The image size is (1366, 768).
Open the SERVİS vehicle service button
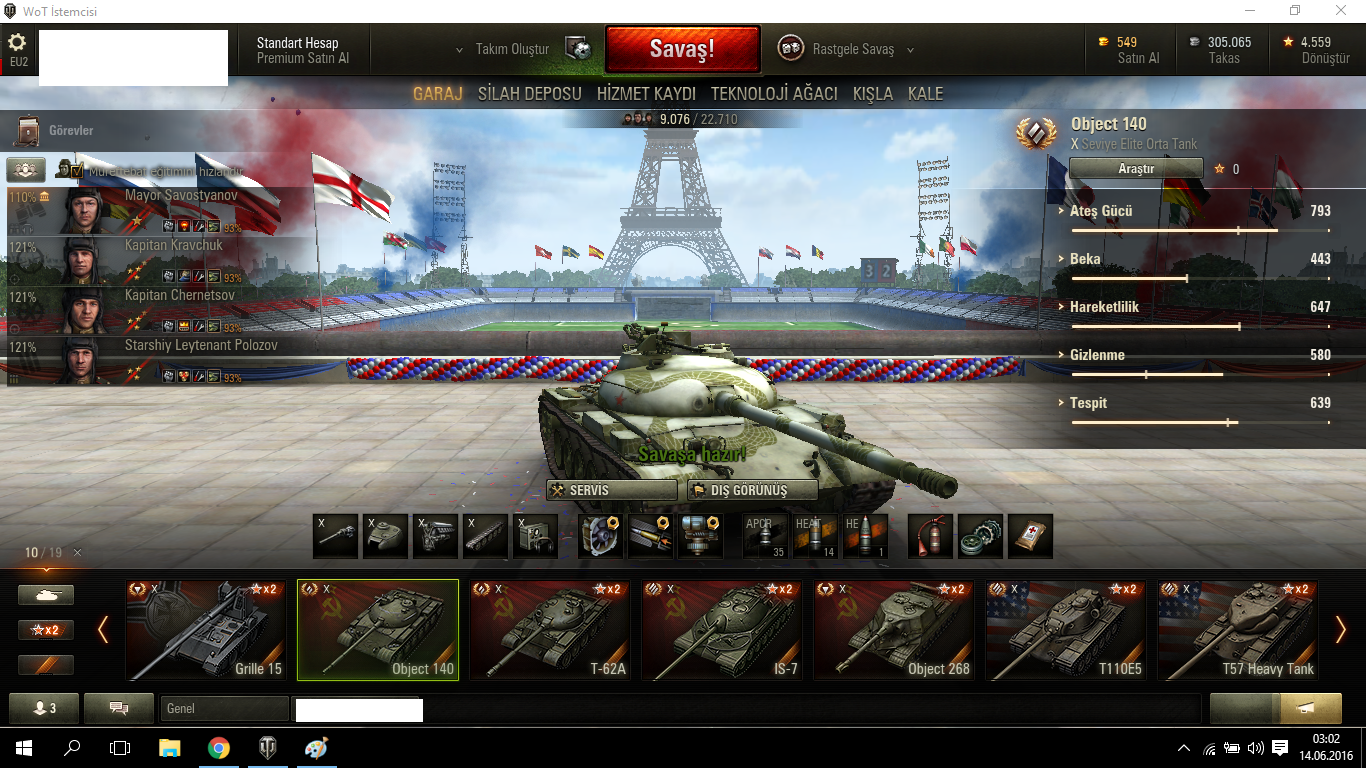tap(612, 491)
